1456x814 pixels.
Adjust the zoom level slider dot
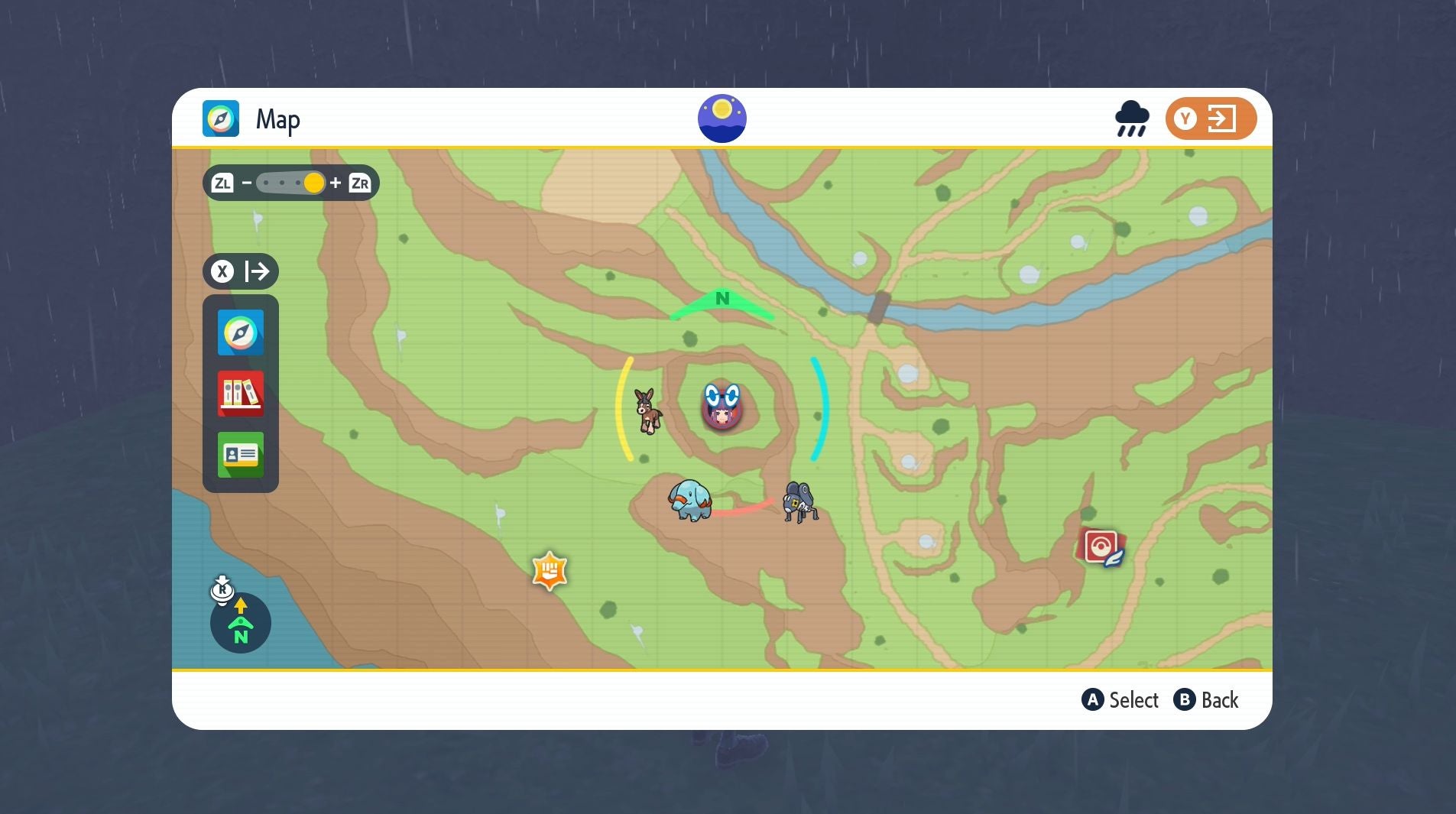[x=314, y=182]
